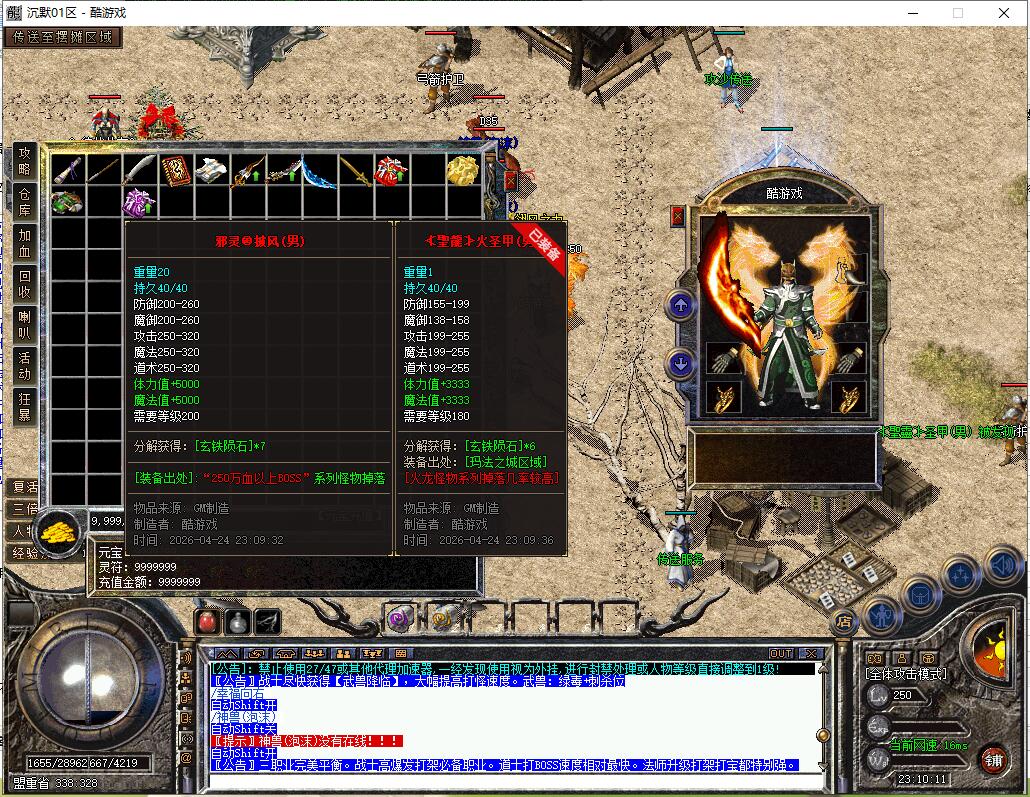Use the red potion quick slot
Image resolution: width=1030 pixels, height=797 pixels.
(207, 621)
